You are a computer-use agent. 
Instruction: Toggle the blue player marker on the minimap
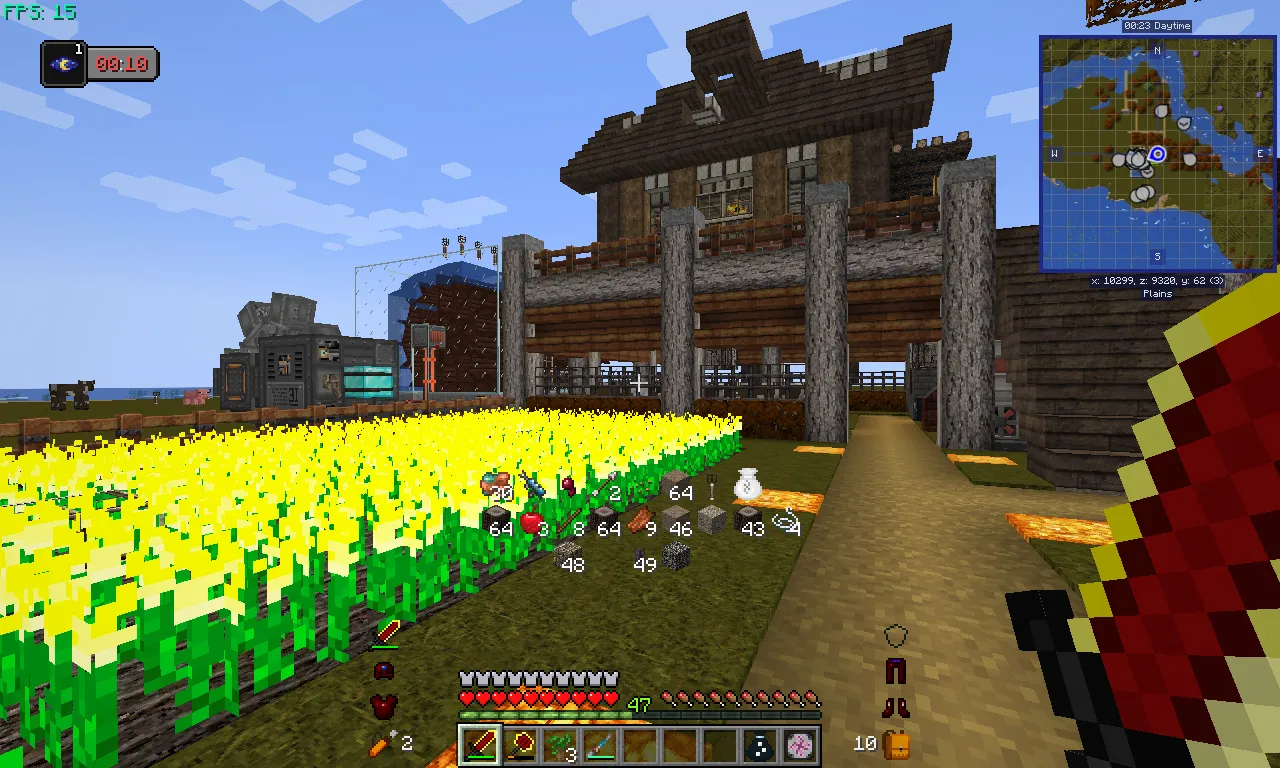pos(1158,155)
